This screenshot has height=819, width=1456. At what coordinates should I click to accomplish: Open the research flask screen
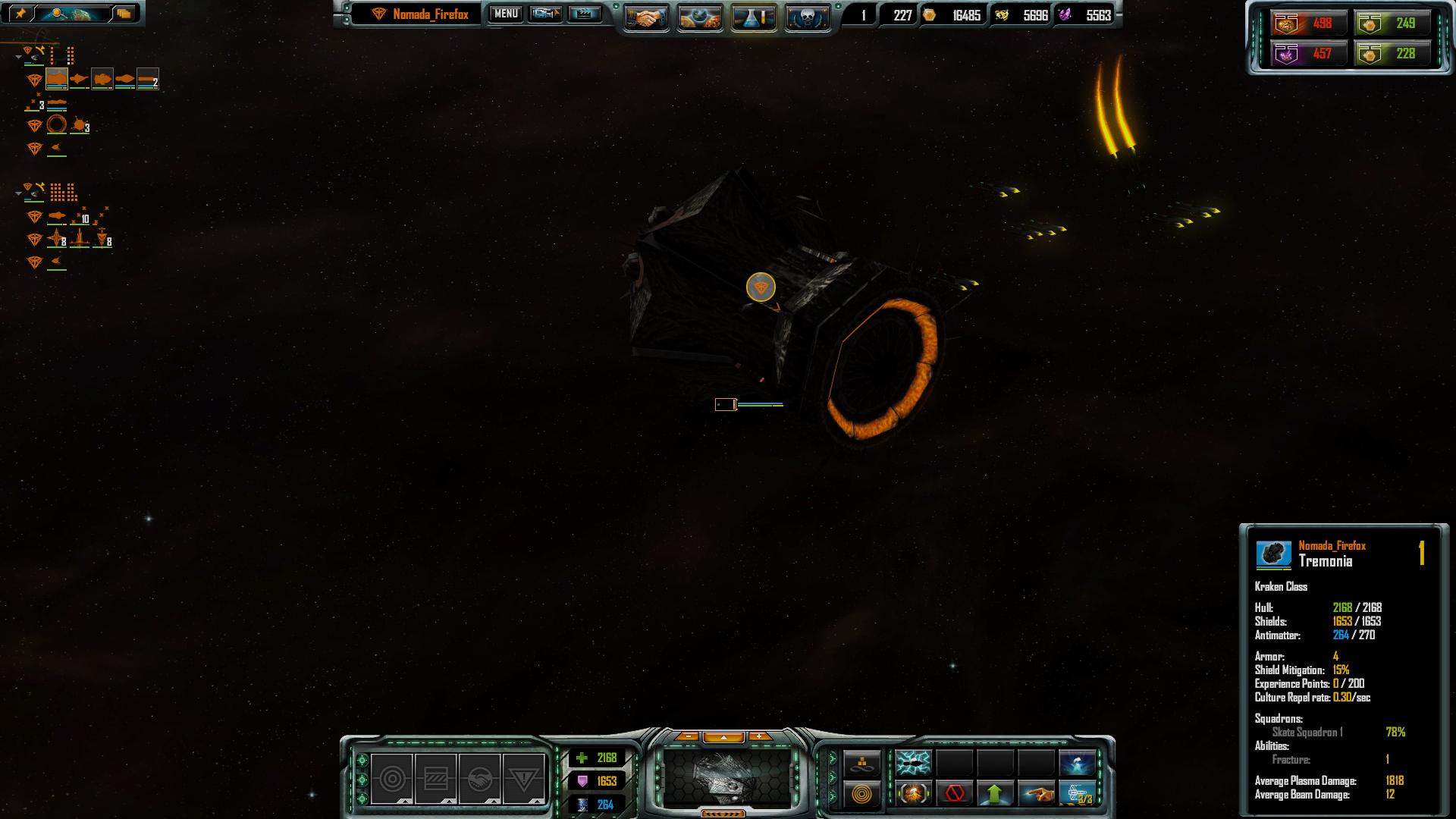click(754, 17)
